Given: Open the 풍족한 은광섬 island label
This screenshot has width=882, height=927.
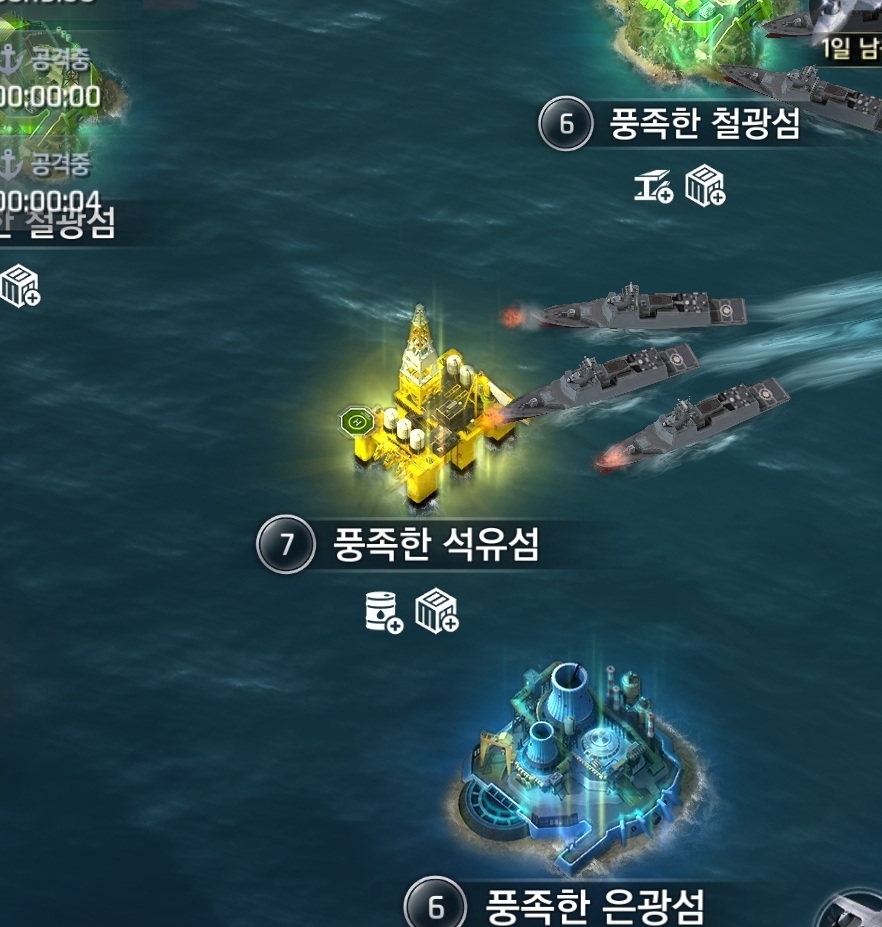Looking at the screenshot, I should 594,907.
